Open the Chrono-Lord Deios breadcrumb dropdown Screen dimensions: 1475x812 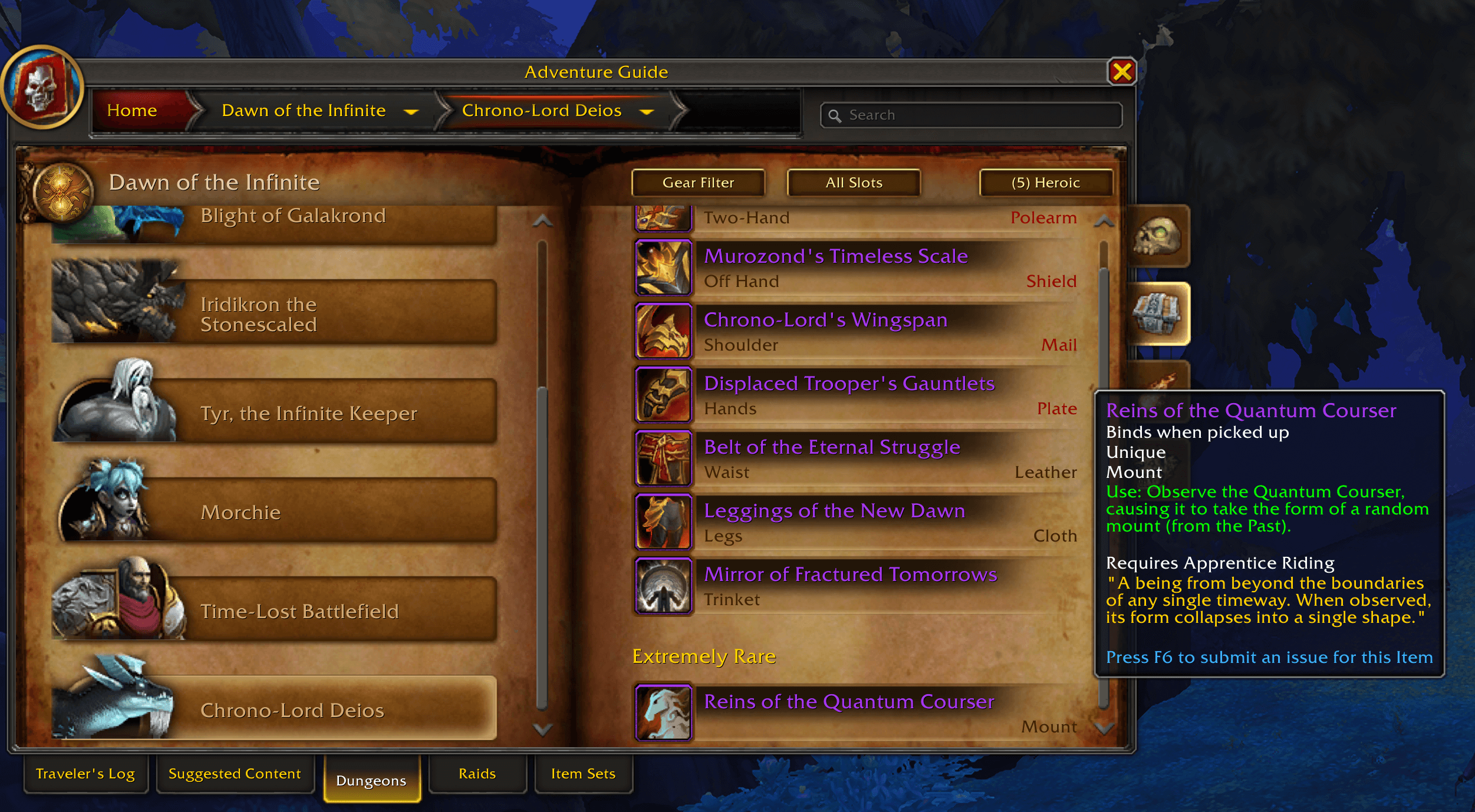pos(647,111)
